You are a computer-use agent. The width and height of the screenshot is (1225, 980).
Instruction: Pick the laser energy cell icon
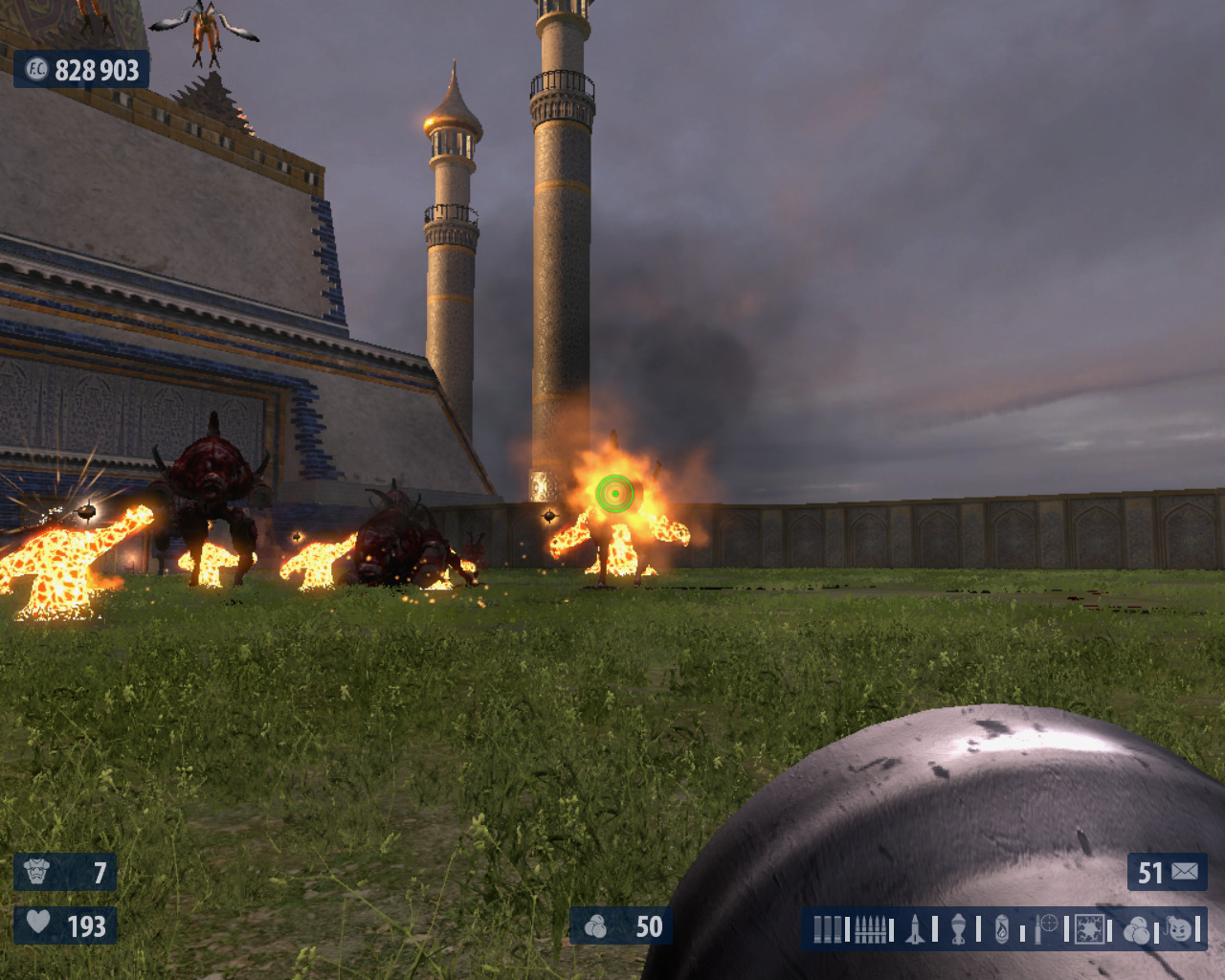tap(1089, 929)
